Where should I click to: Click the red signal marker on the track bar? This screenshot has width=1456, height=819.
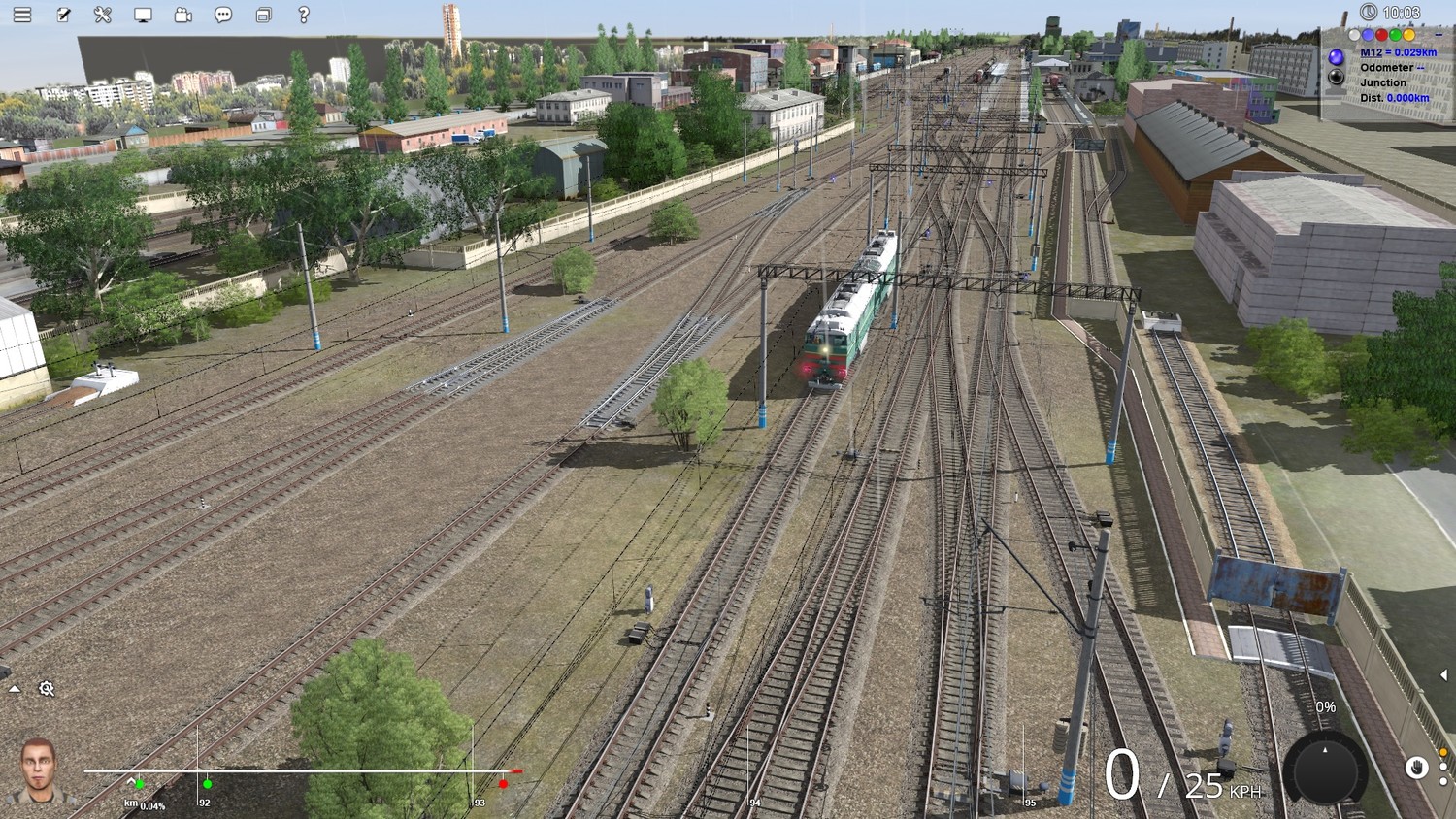pos(503,783)
